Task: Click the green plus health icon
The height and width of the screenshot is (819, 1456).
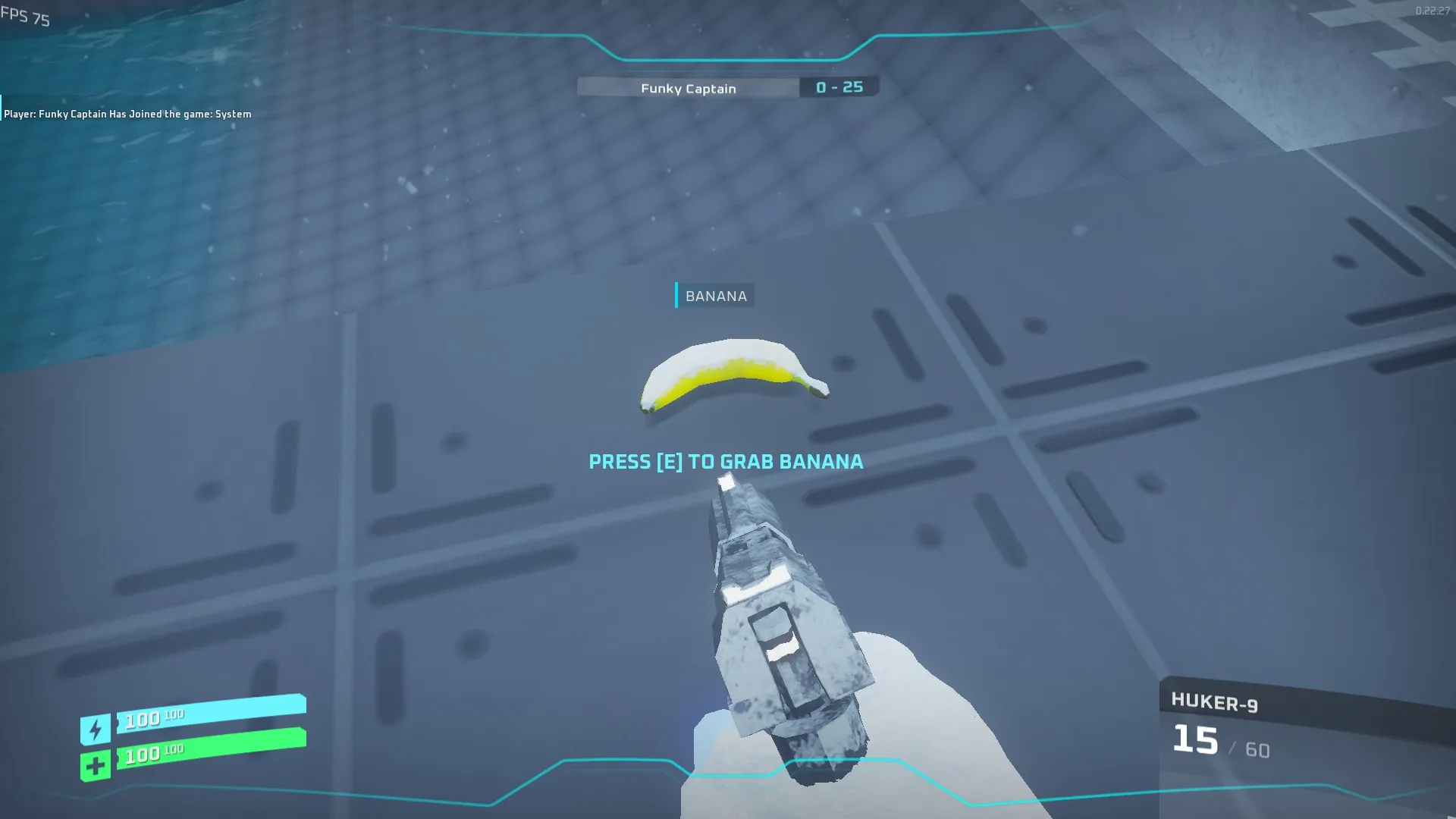Action: point(96,766)
